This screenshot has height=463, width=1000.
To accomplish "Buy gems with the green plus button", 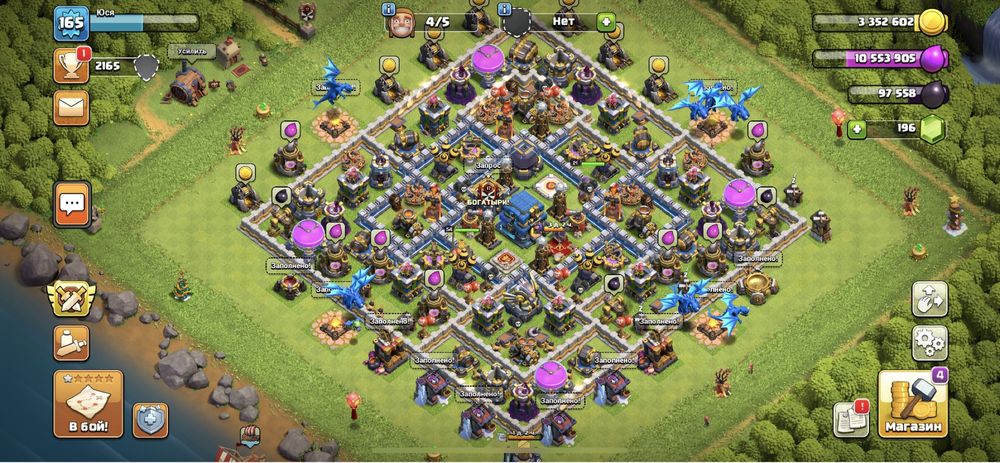I will 856,129.
